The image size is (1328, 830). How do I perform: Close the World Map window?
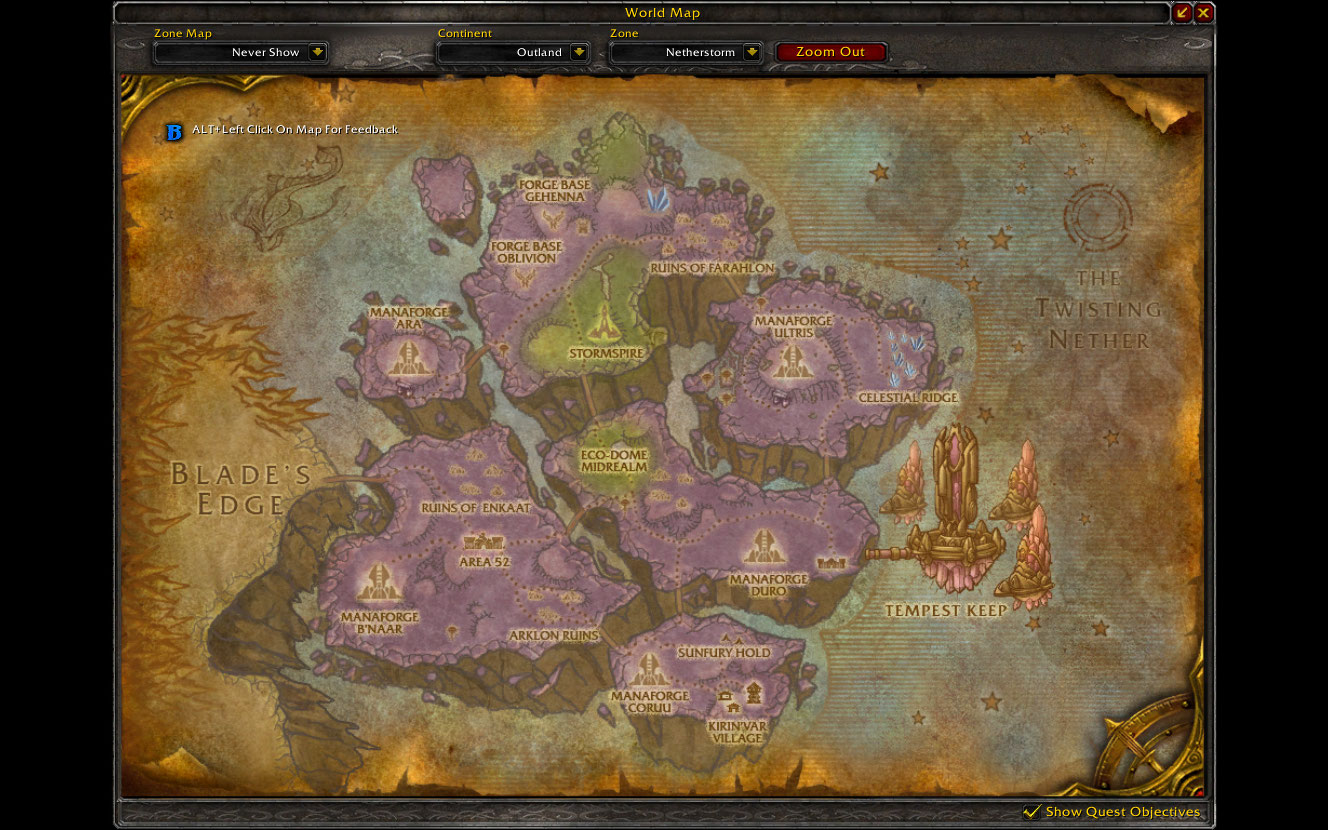coord(1203,13)
